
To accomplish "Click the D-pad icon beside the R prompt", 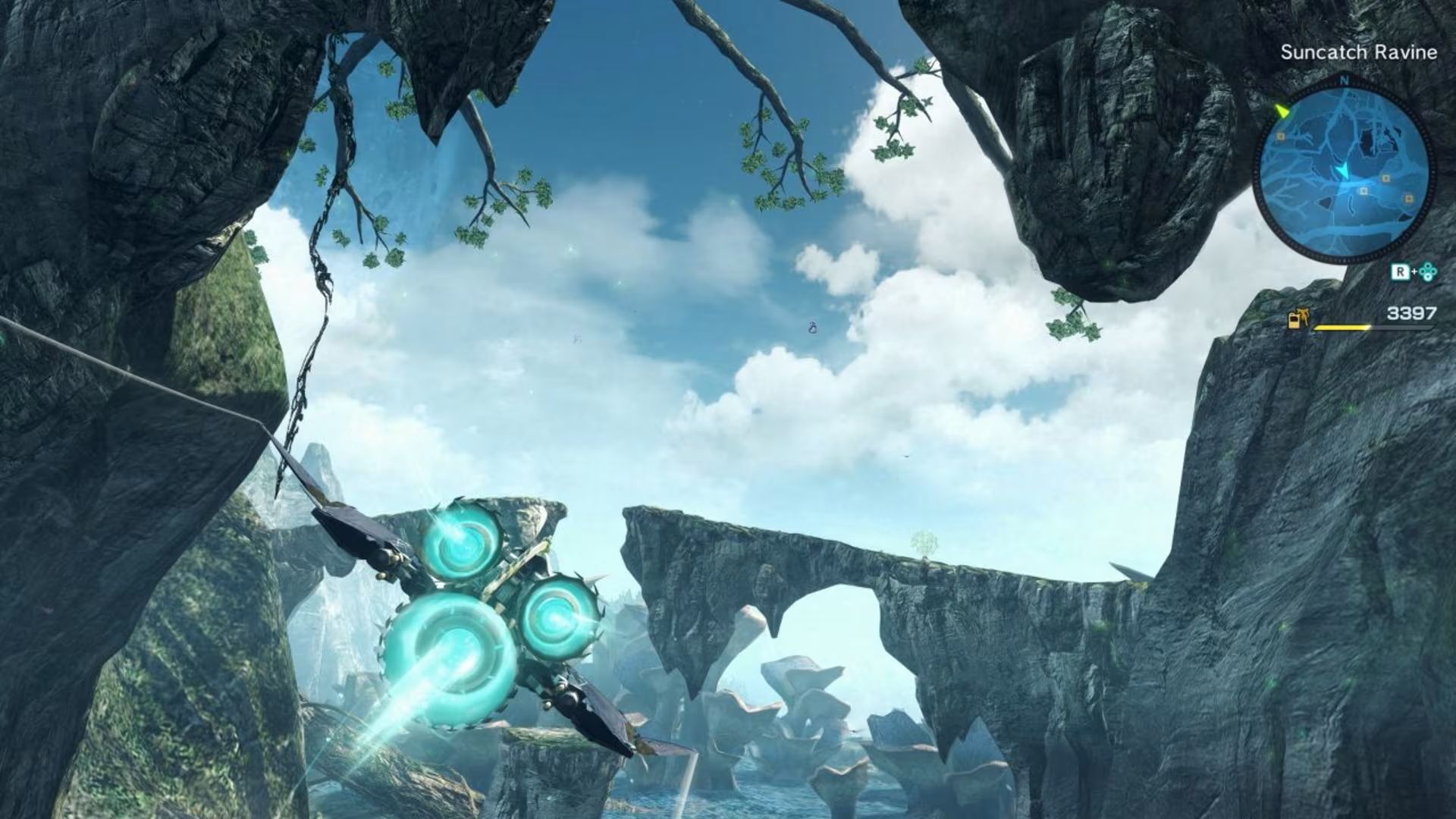I will pyautogui.click(x=1429, y=273).
